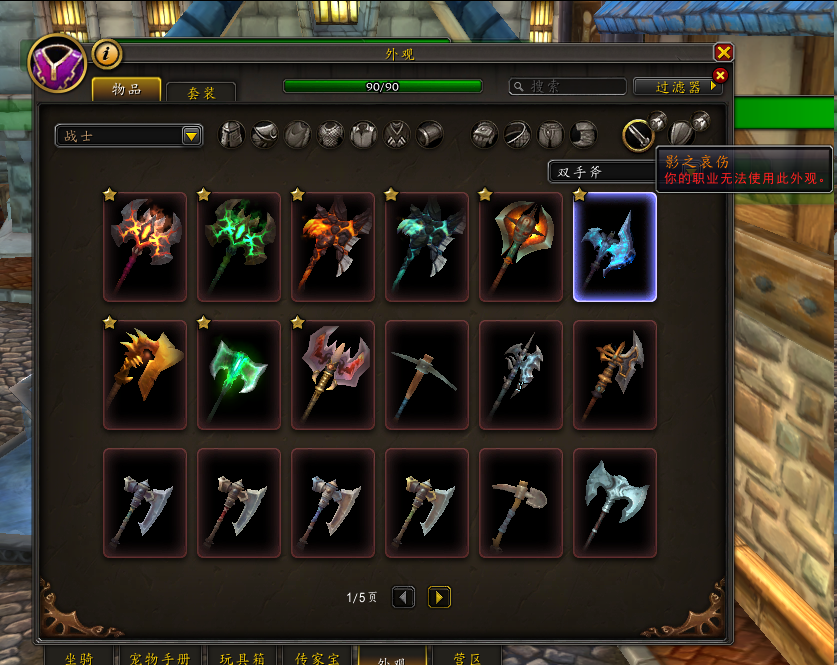Select the 物品 items tab
The width and height of the screenshot is (837, 665).
[x=126, y=90]
